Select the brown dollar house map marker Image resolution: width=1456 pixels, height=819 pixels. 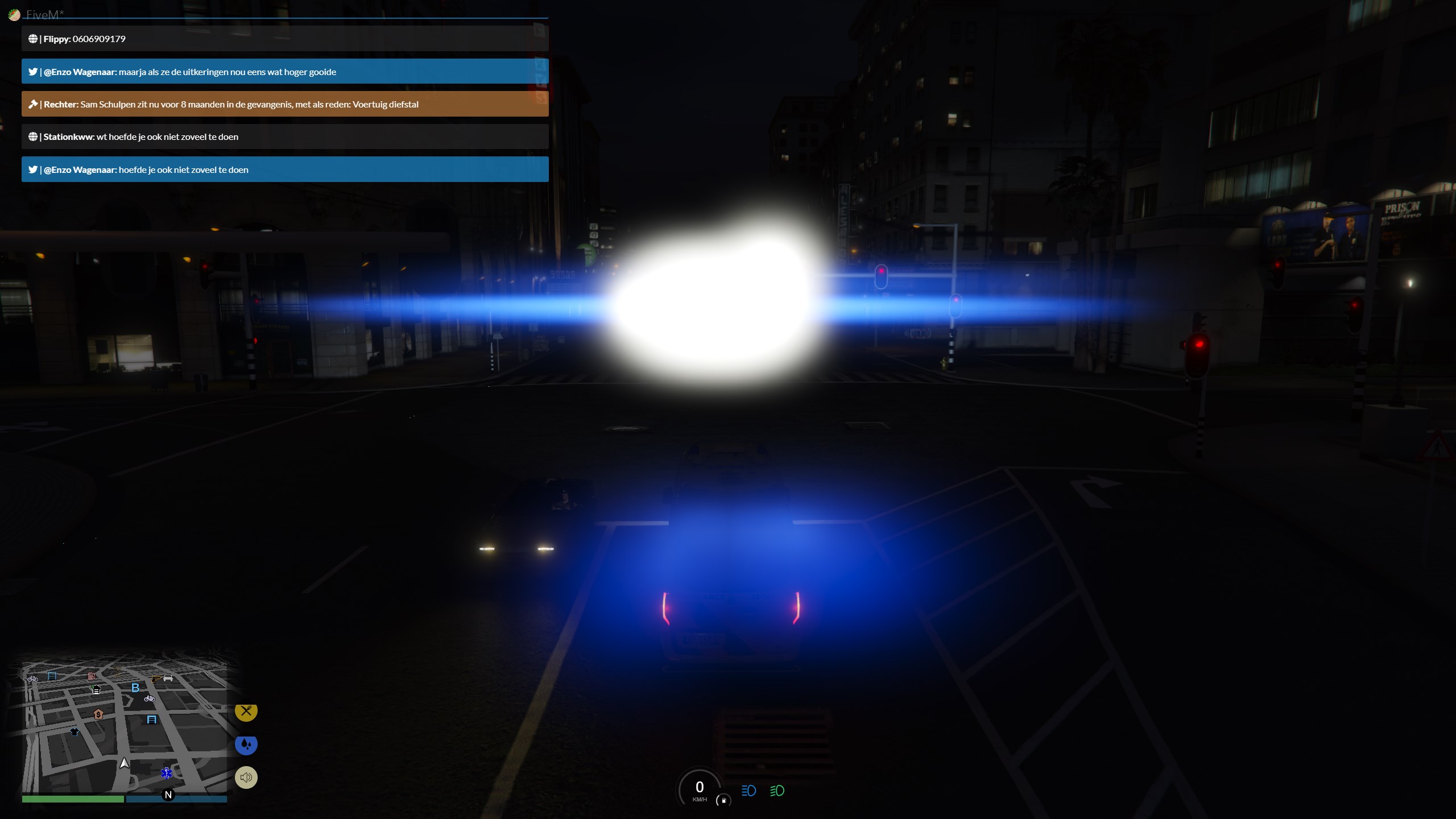98,714
